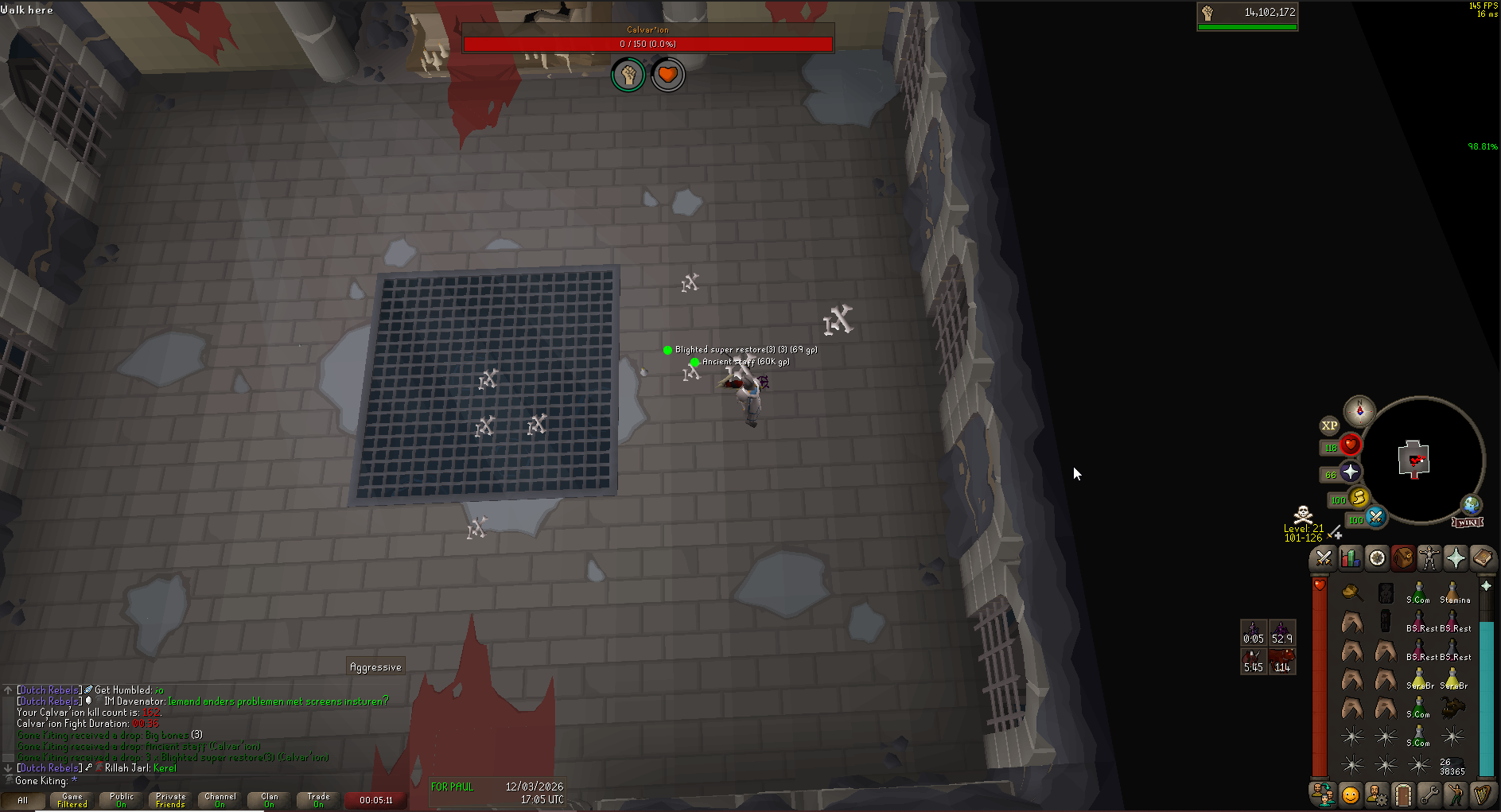The height and width of the screenshot is (812, 1501).
Task: Open the Prayer tab
Action: click(x=1456, y=558)
